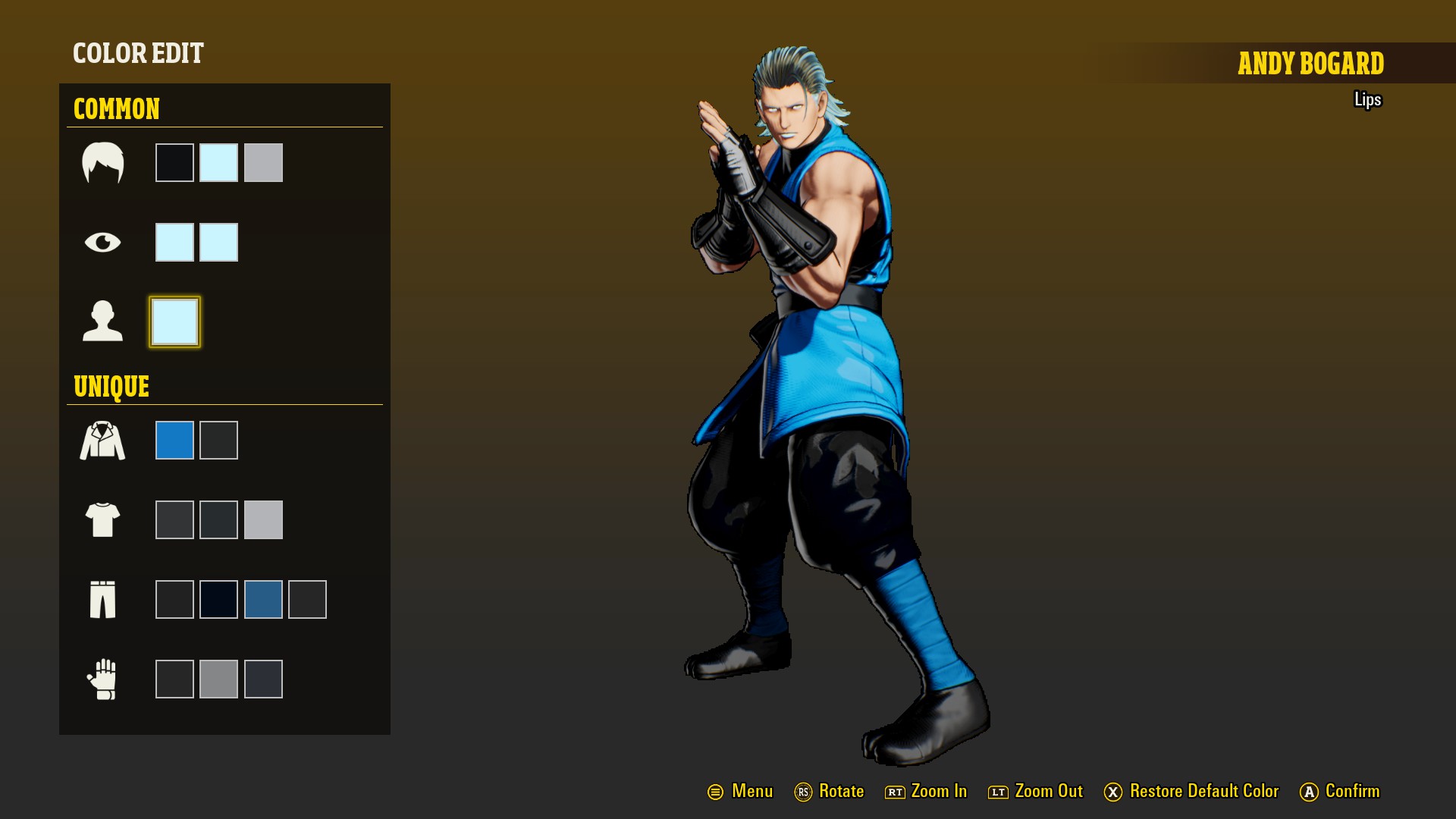Choose the dark charcoal jacket swatch

click(218, 440)
